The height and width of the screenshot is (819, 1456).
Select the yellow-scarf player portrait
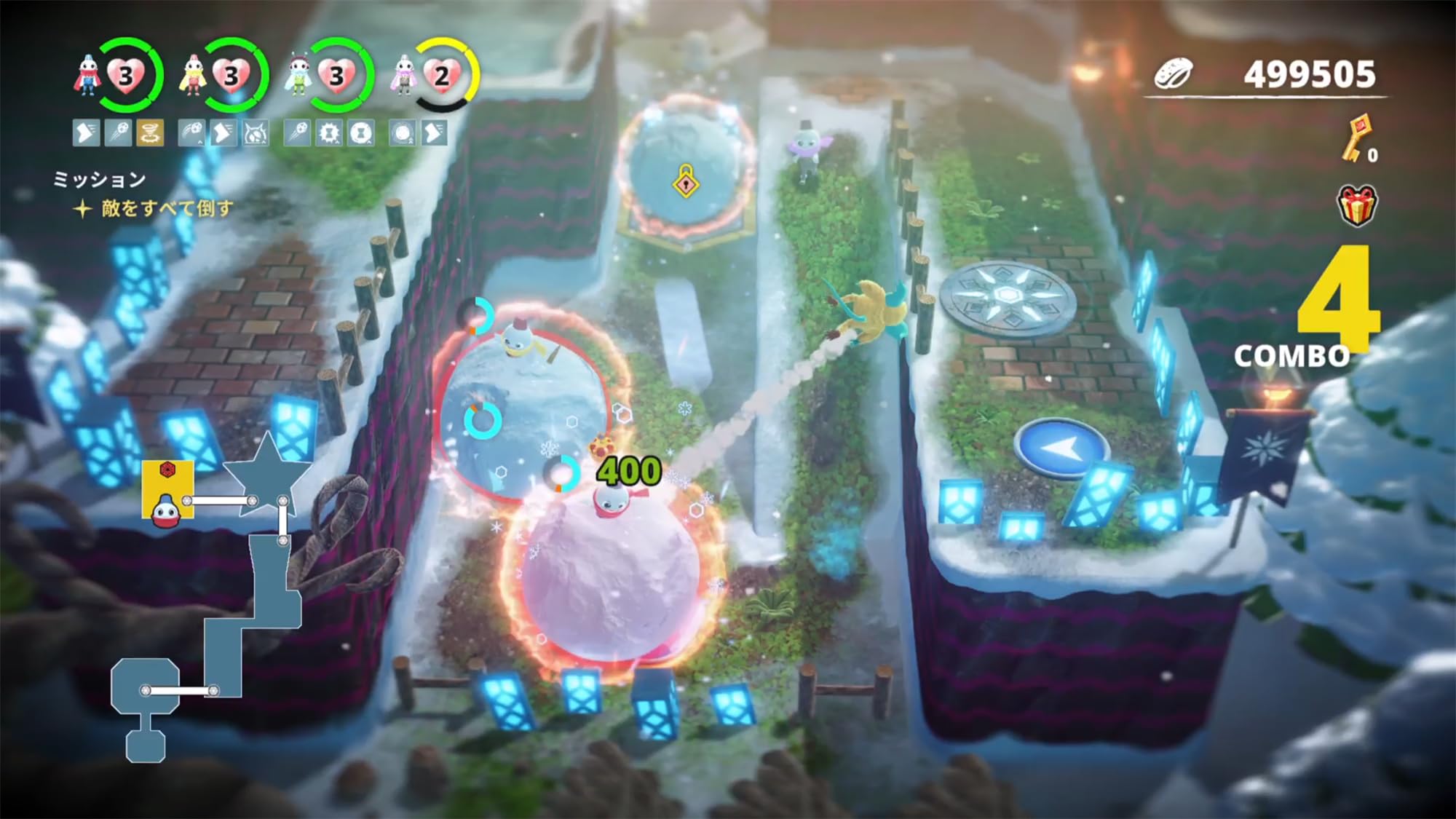(x=192, y=76)
